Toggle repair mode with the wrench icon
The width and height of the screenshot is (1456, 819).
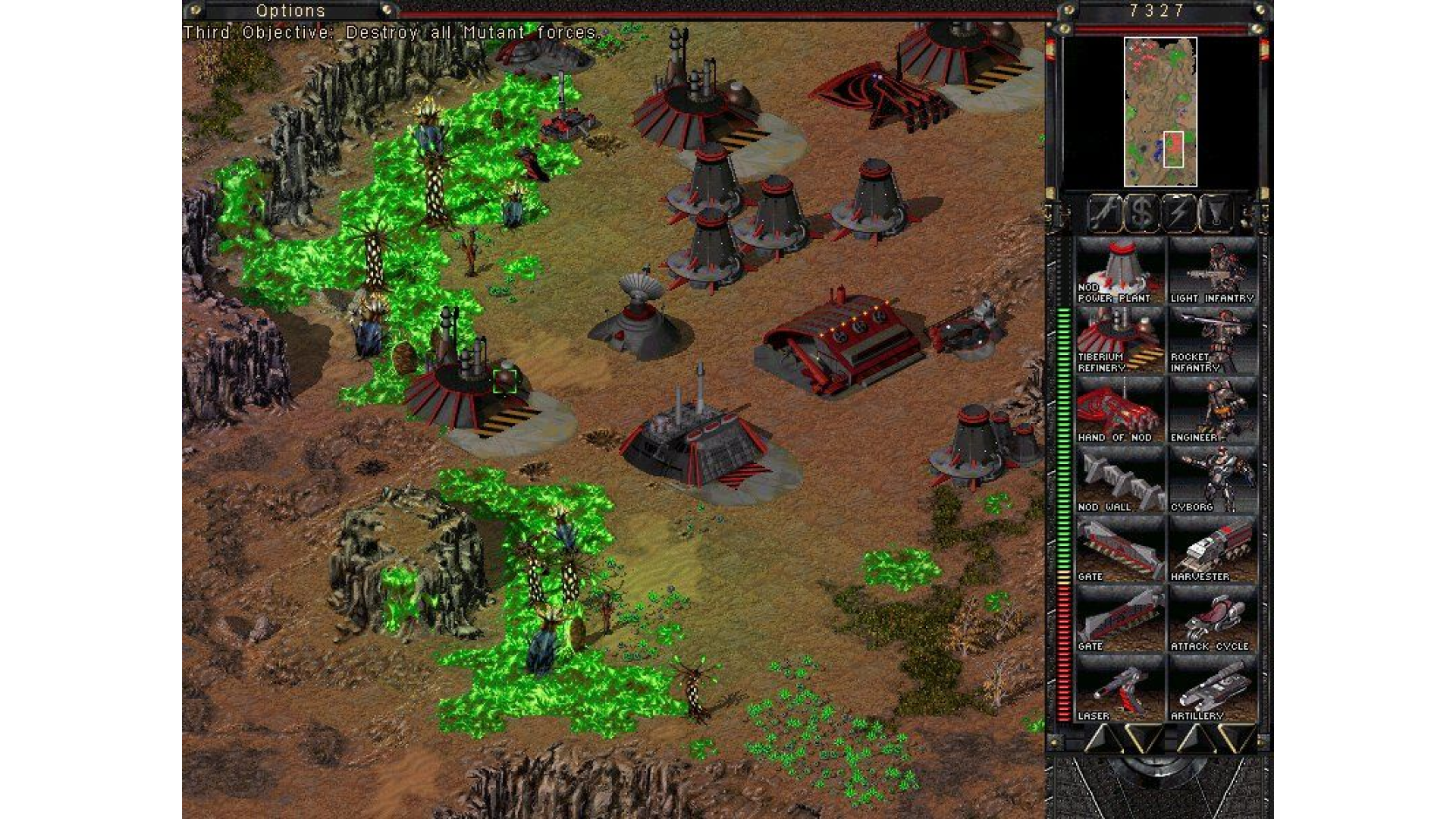tap(1106, 213)
